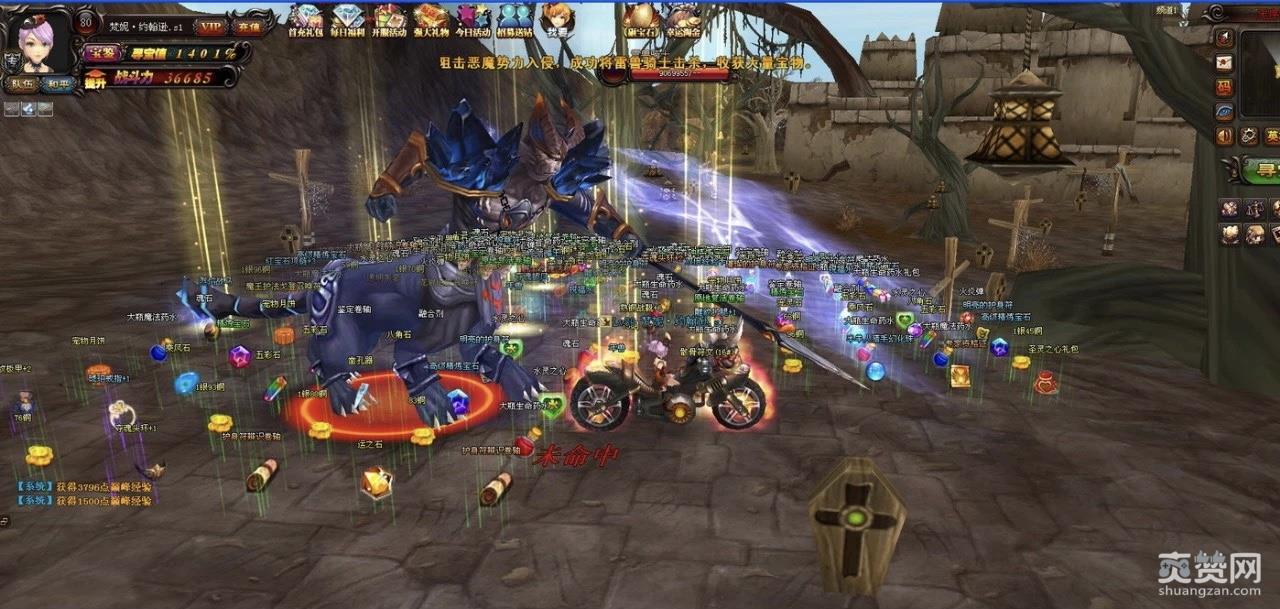
Task: Open the 幸运淘金 lucky gold event
Action: pyautogui.click(x=684, y=20)
